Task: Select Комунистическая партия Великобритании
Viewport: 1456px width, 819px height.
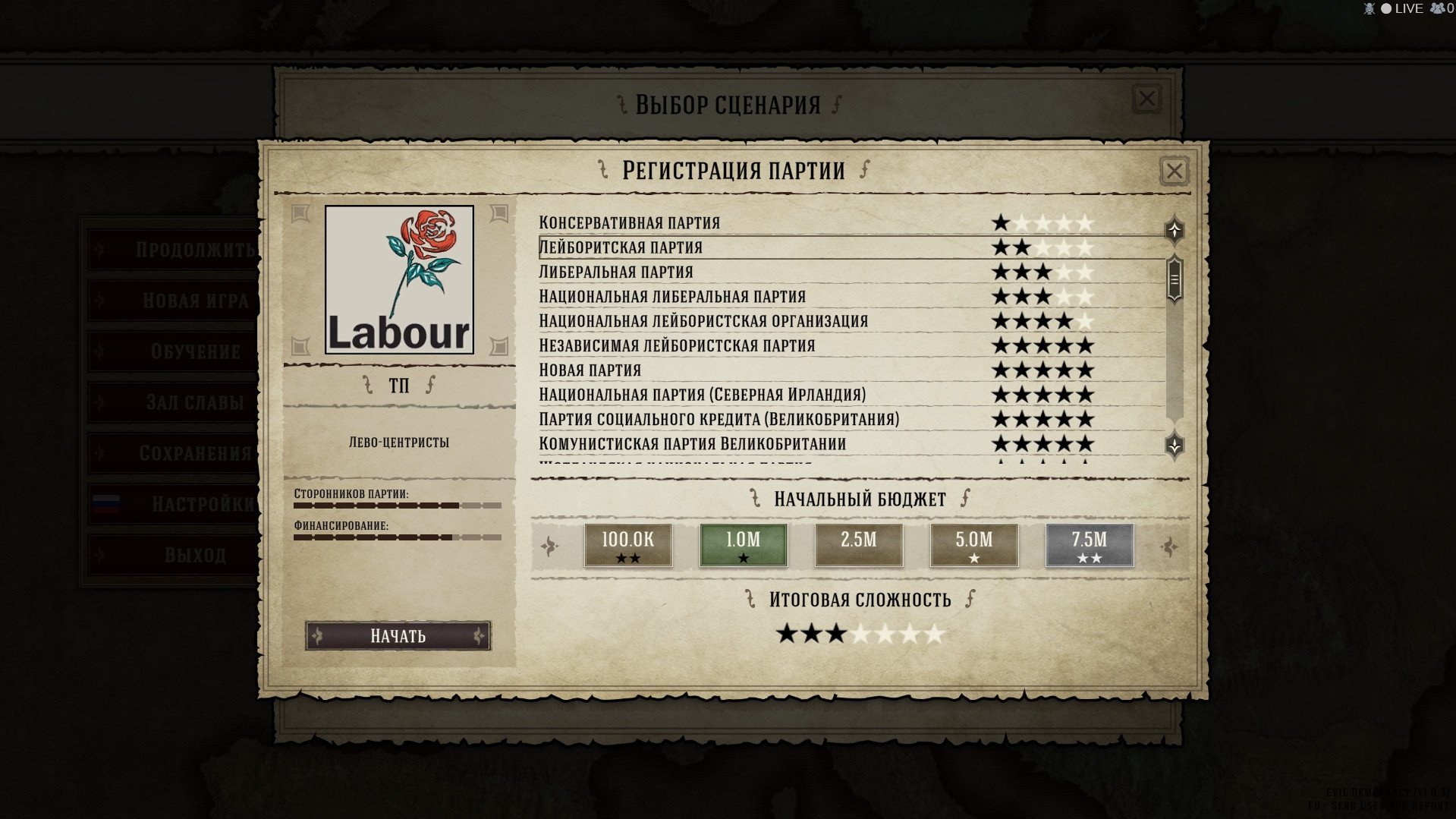Action: 692,443
